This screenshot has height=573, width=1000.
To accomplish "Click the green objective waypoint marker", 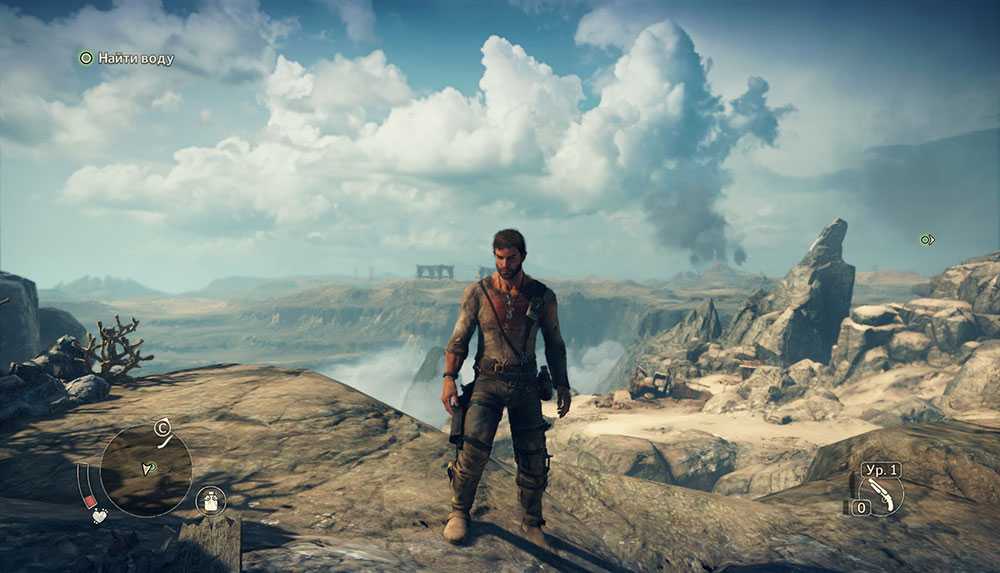I will coord(927,240).
